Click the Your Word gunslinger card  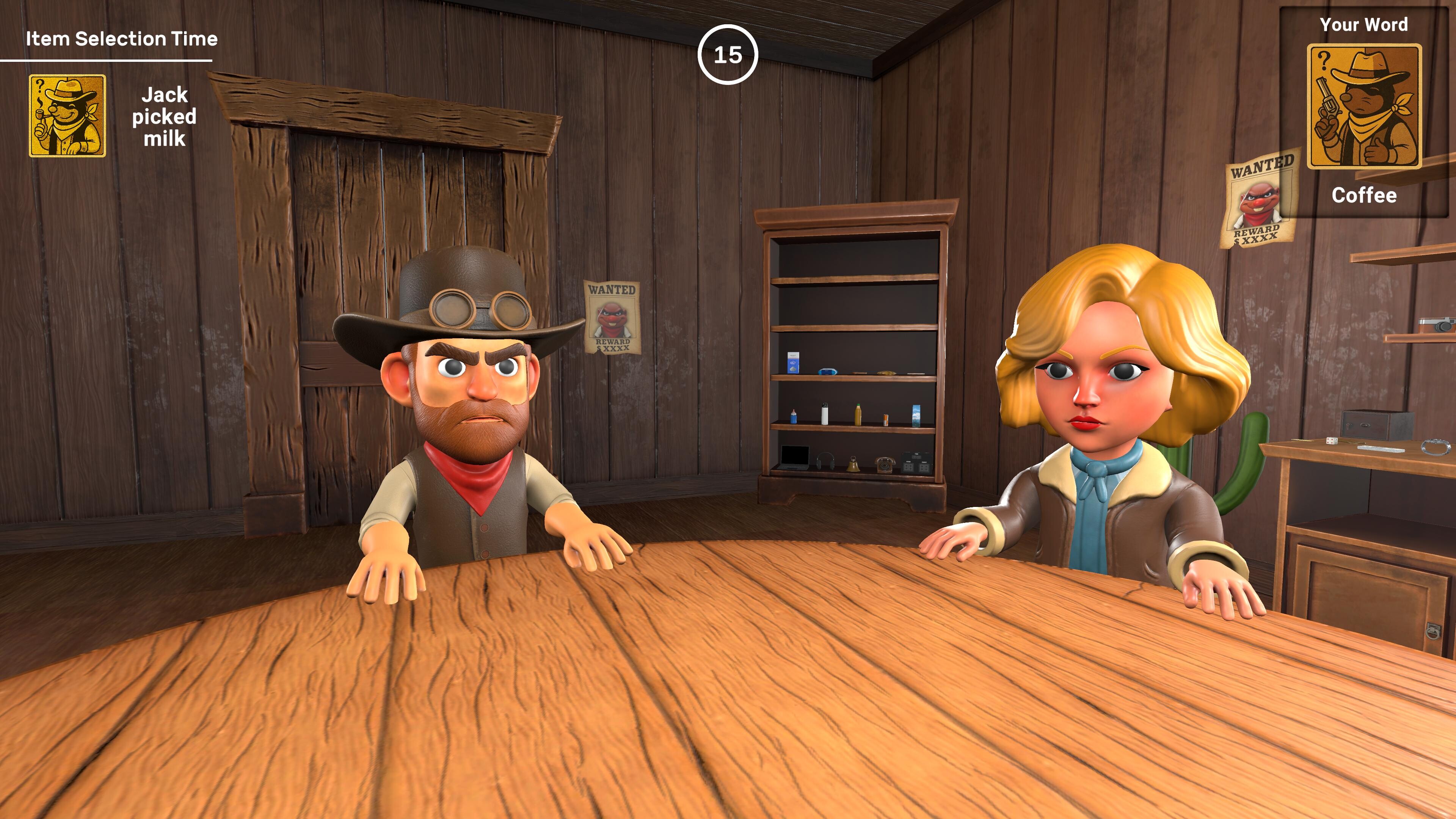[1364, 107]
